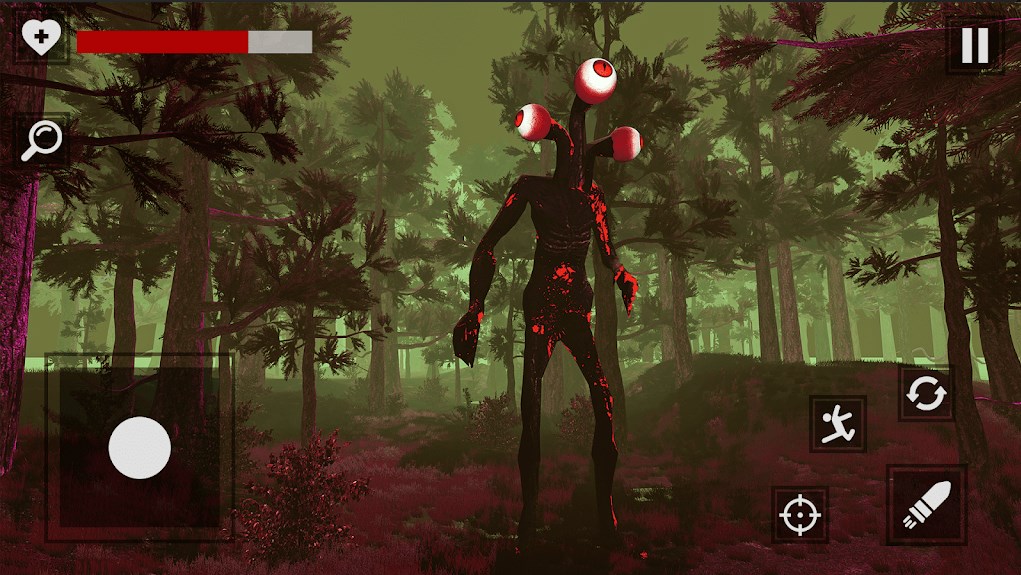Activate the crosshair aim button
Viewport: 1021px width, 575px height.
coord(799,515)
